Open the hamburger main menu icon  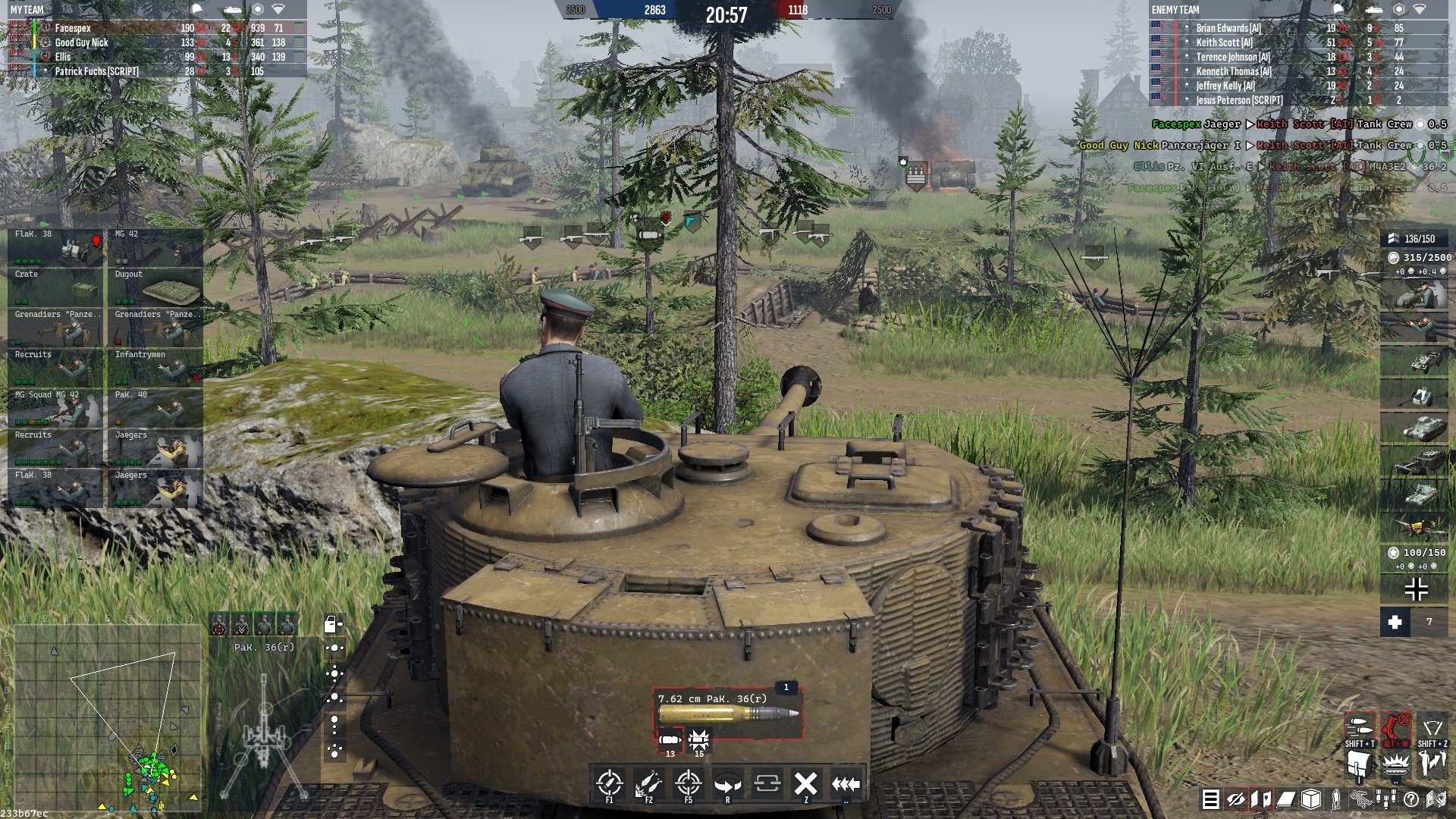[1211, 799]
